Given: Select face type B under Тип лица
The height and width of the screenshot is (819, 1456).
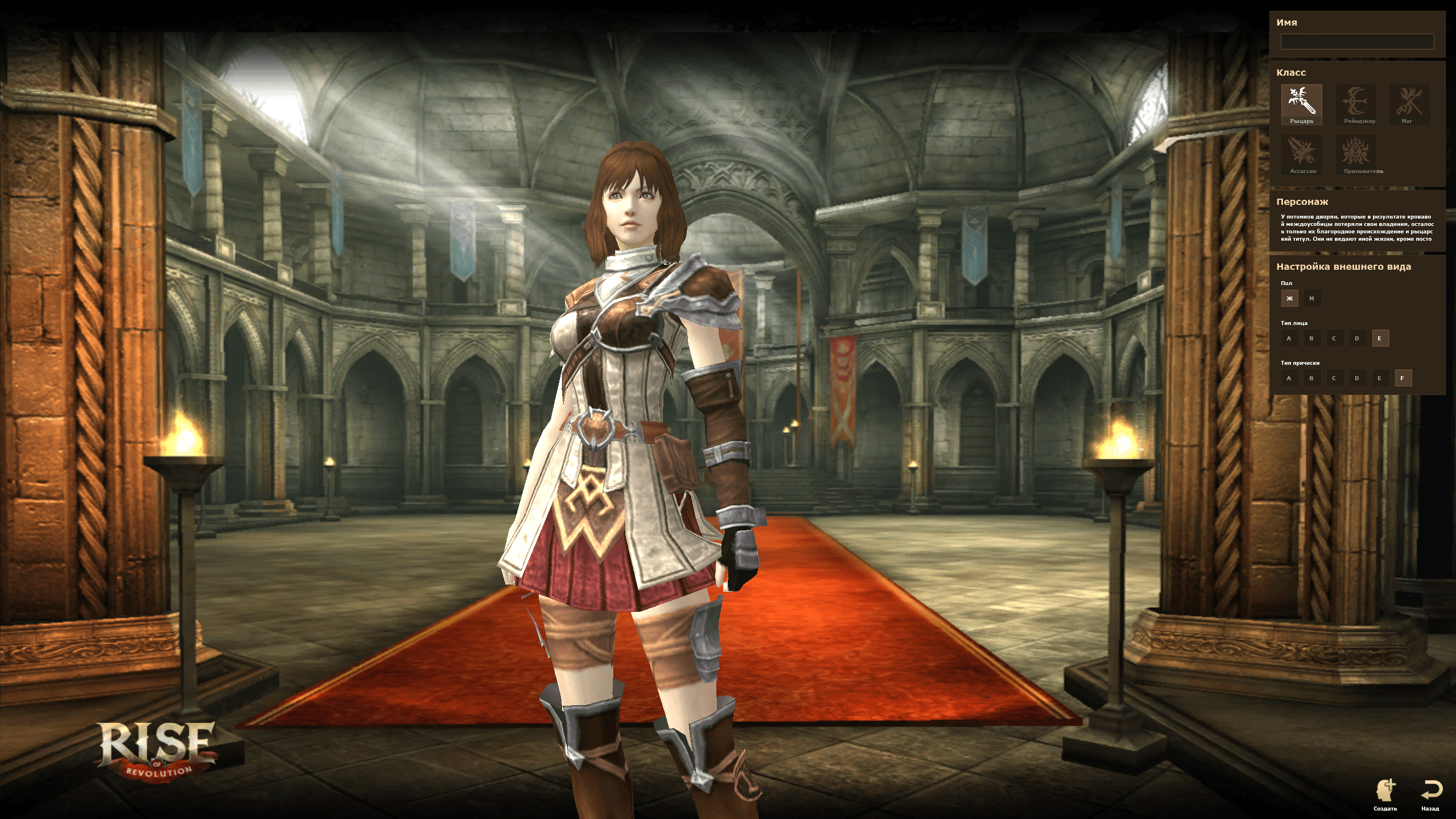Looking at the screenshot, I should [1311, 338].
